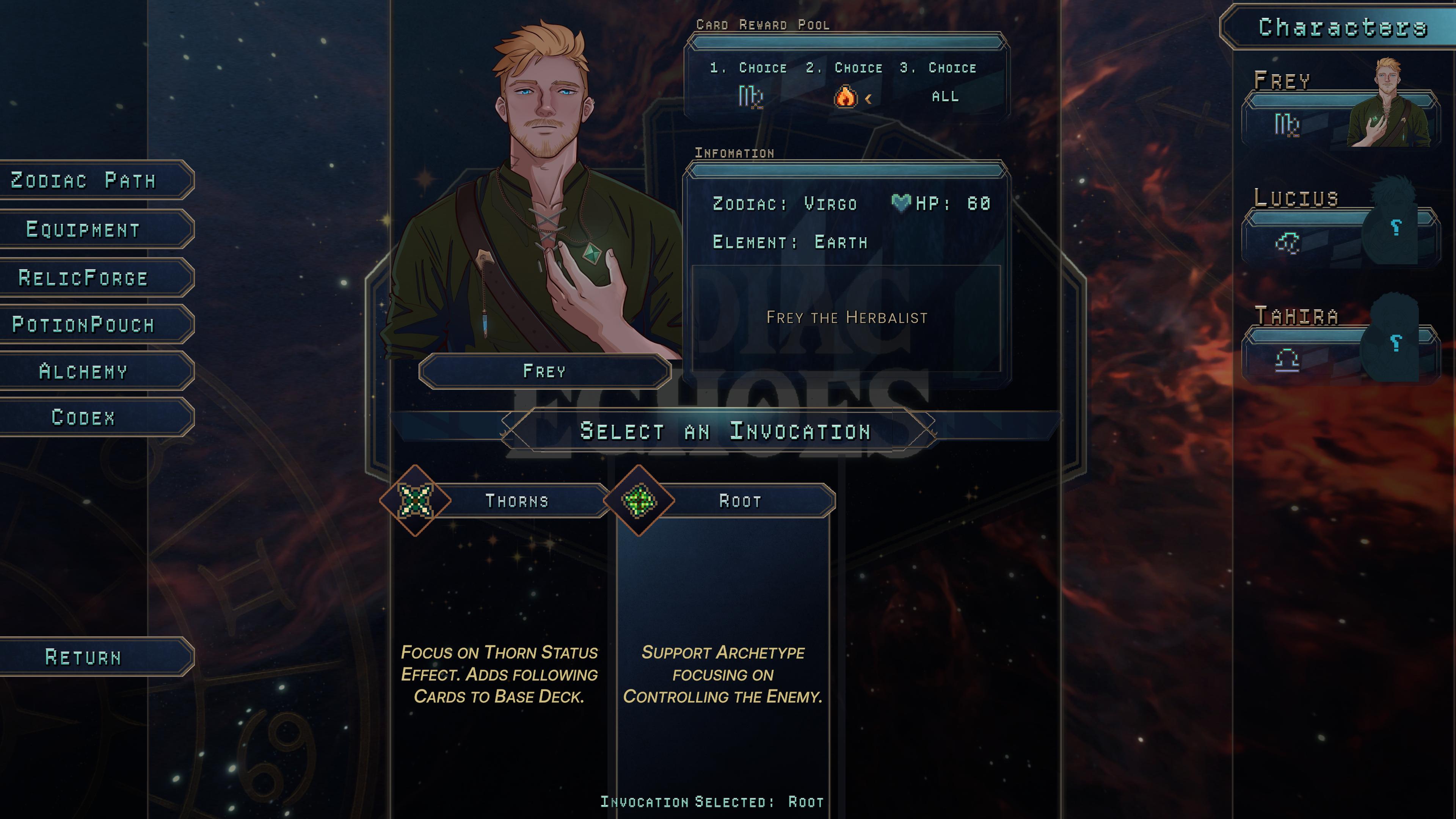1456x819 pixels.
Task: Click the heart HP icon in the Information panel
Action: 902,202
